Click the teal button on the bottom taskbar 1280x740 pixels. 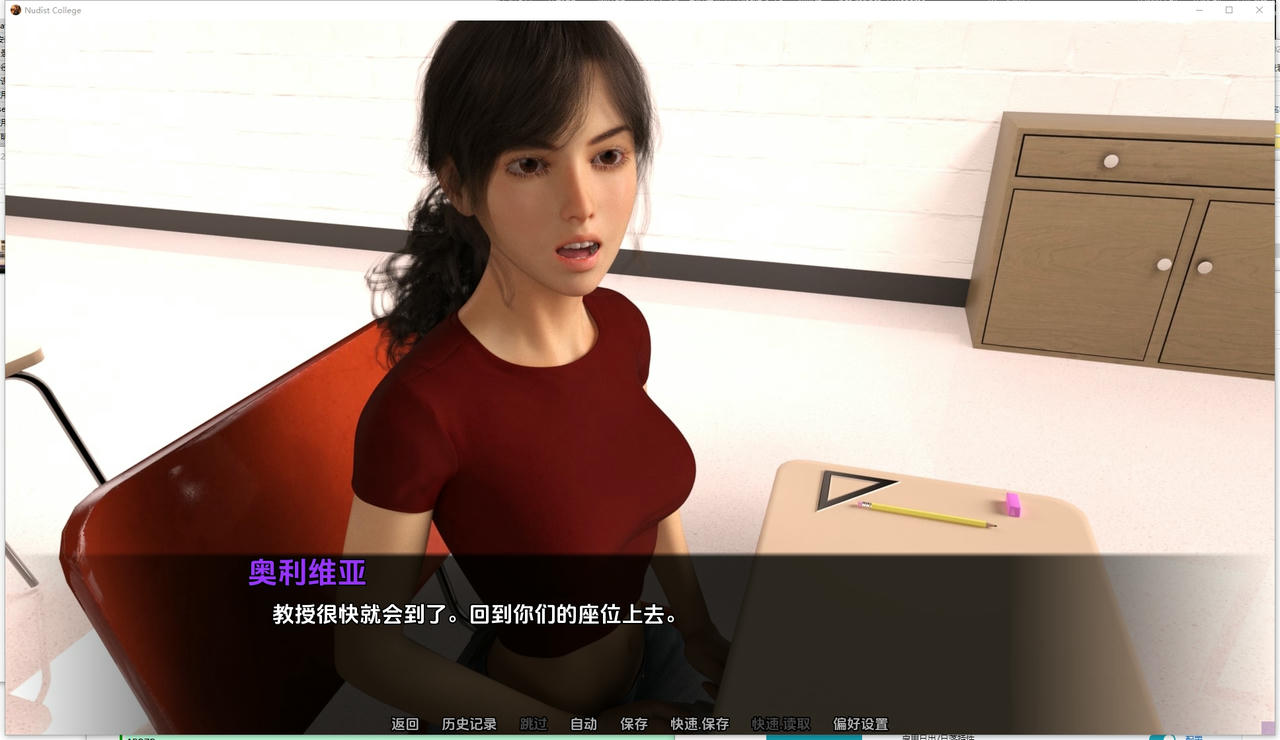(1160, 737)
